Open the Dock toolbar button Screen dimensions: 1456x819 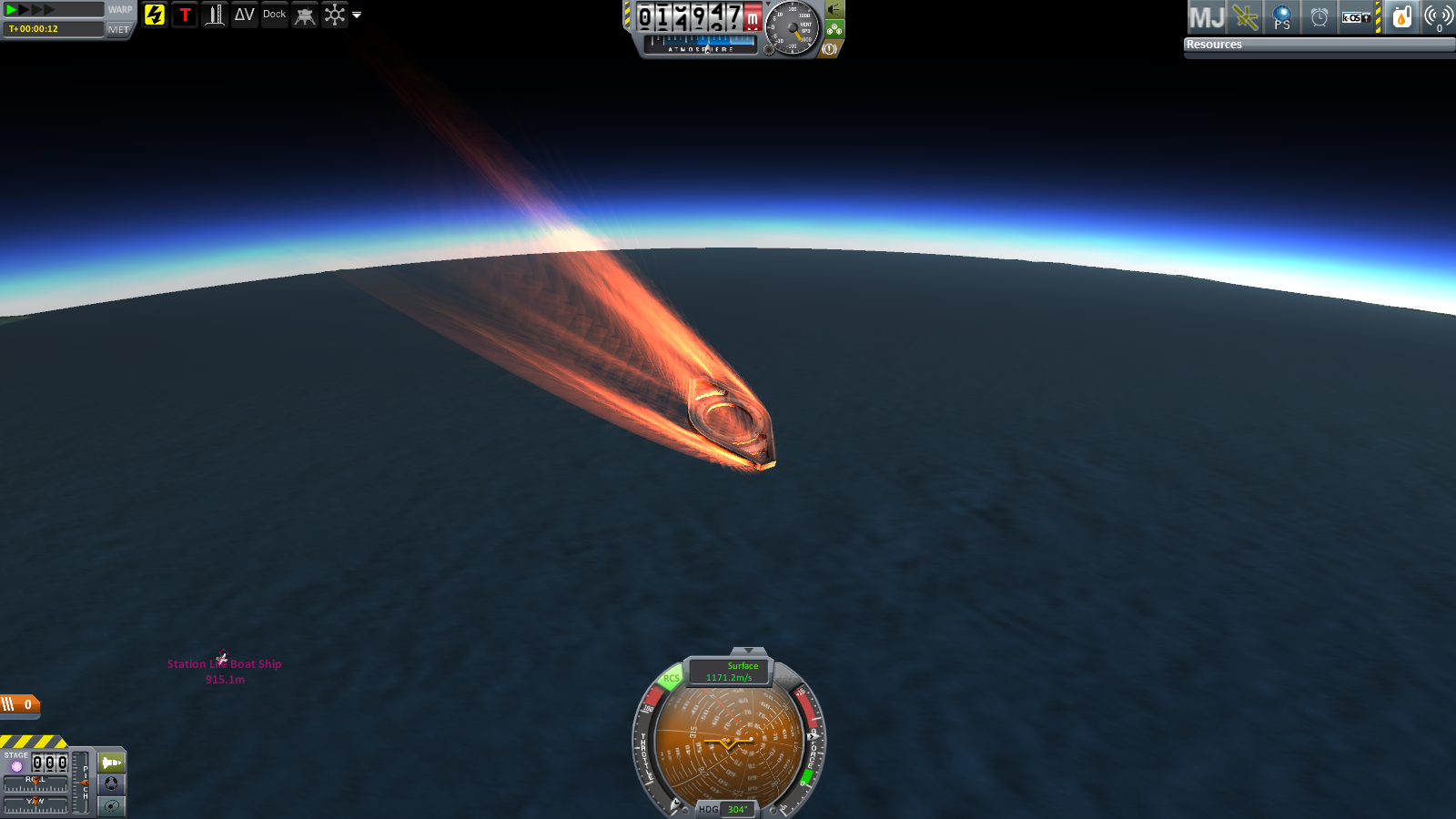274,15
